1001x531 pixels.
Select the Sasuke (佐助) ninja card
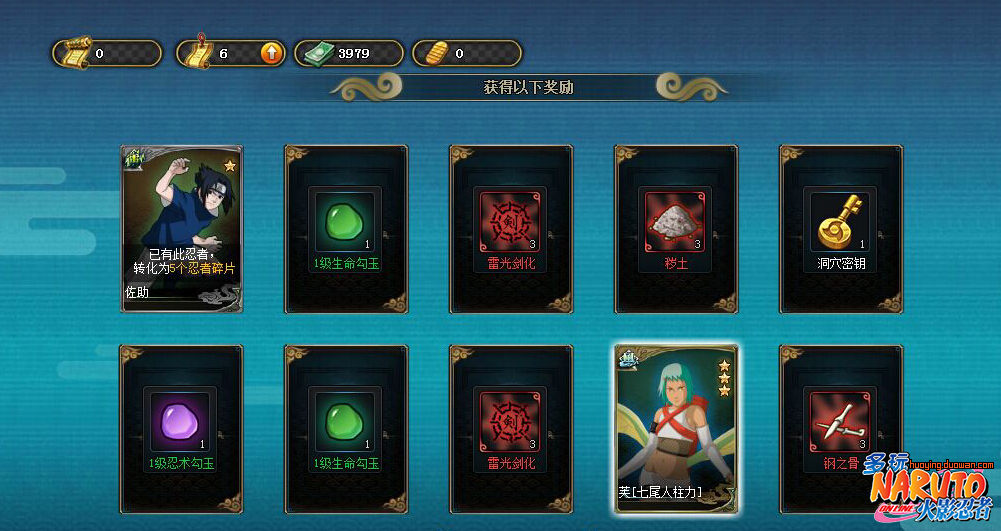(x=182, y=228)
